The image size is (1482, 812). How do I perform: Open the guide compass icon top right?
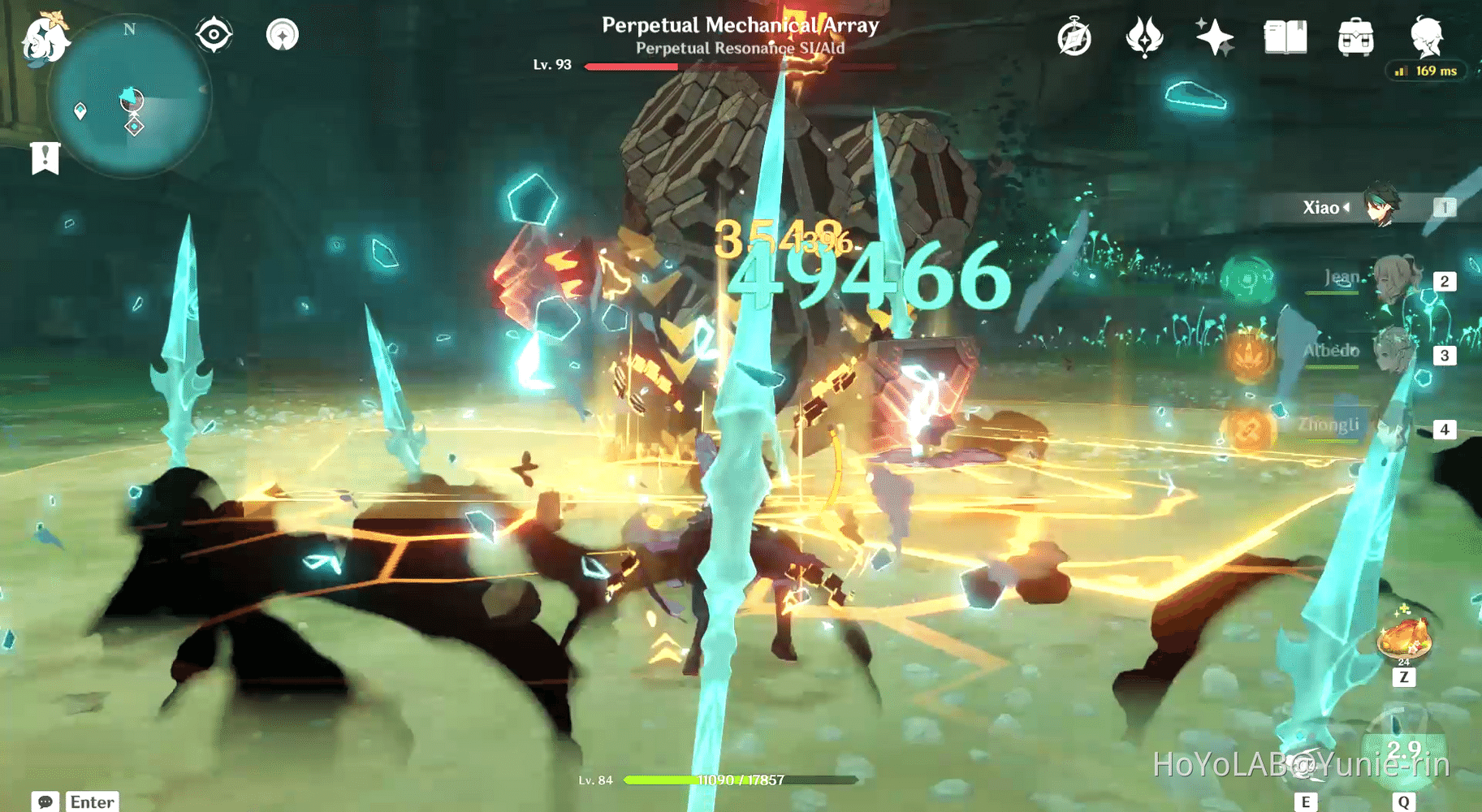(1074, 37)
